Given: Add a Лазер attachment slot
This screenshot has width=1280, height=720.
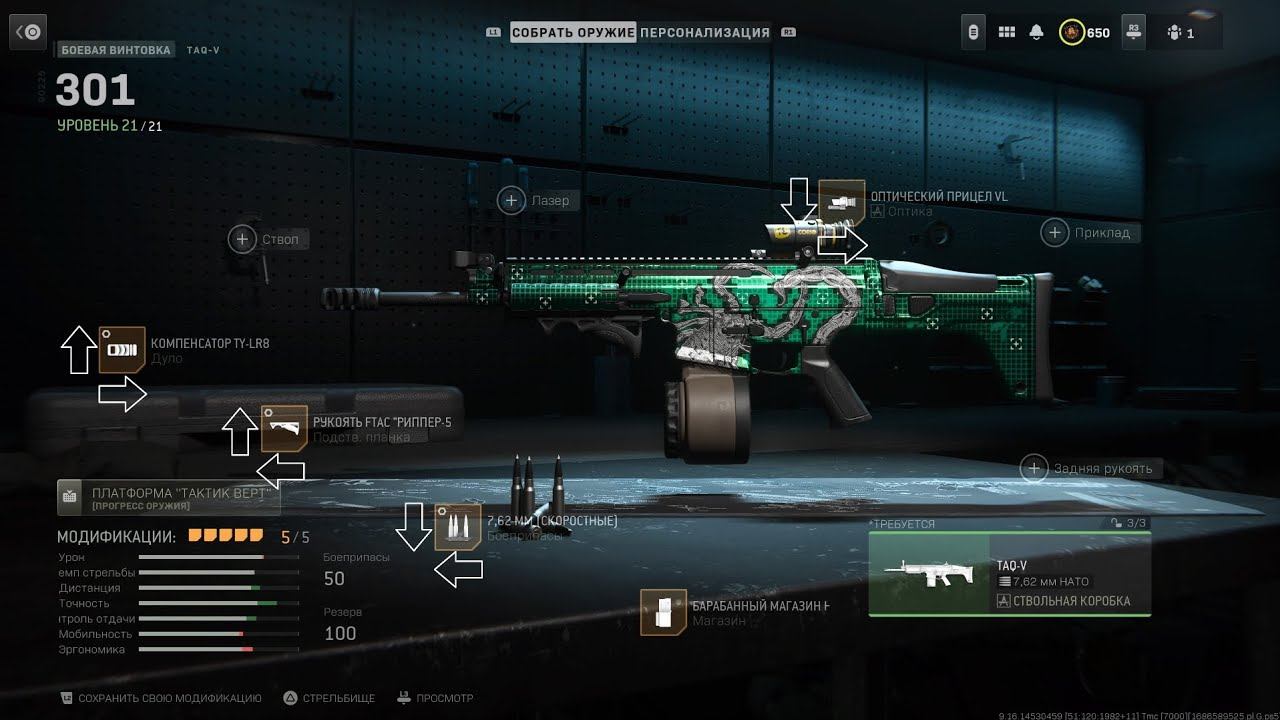Looking at the screenshot, I should pos(512,201).
